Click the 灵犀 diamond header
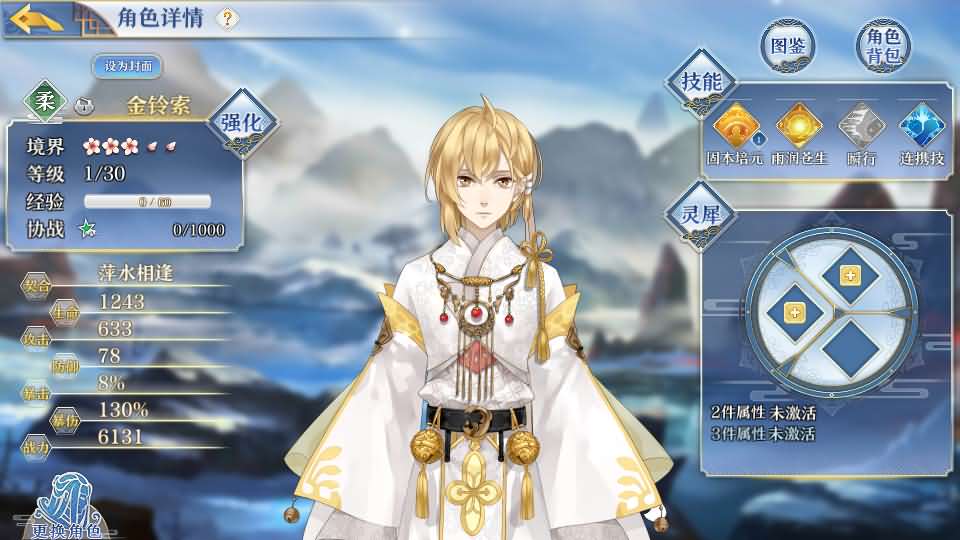Viewport: 960px width, 540px height. click(x=701, y=212)
